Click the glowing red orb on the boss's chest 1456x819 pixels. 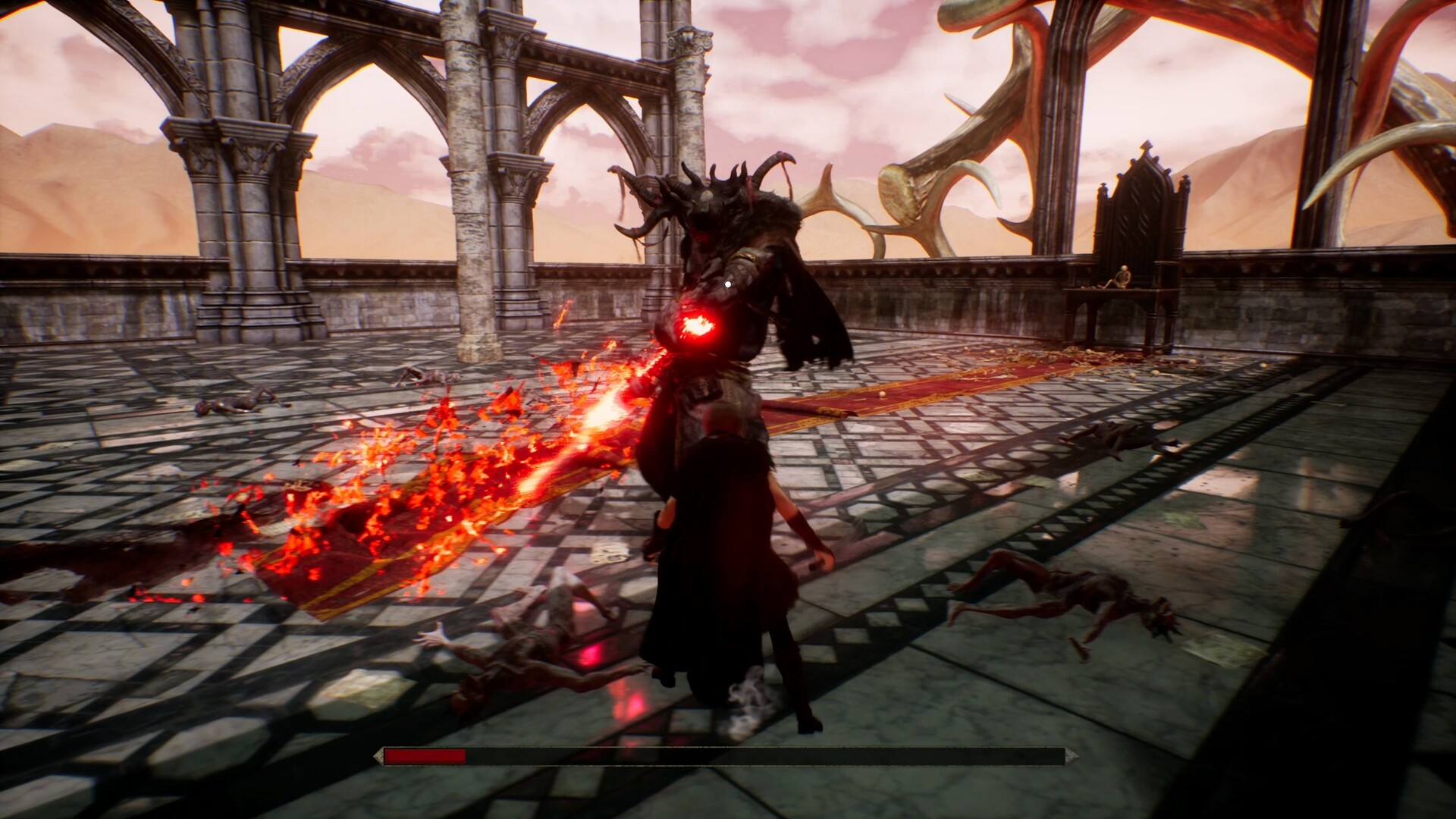(698, 326)
